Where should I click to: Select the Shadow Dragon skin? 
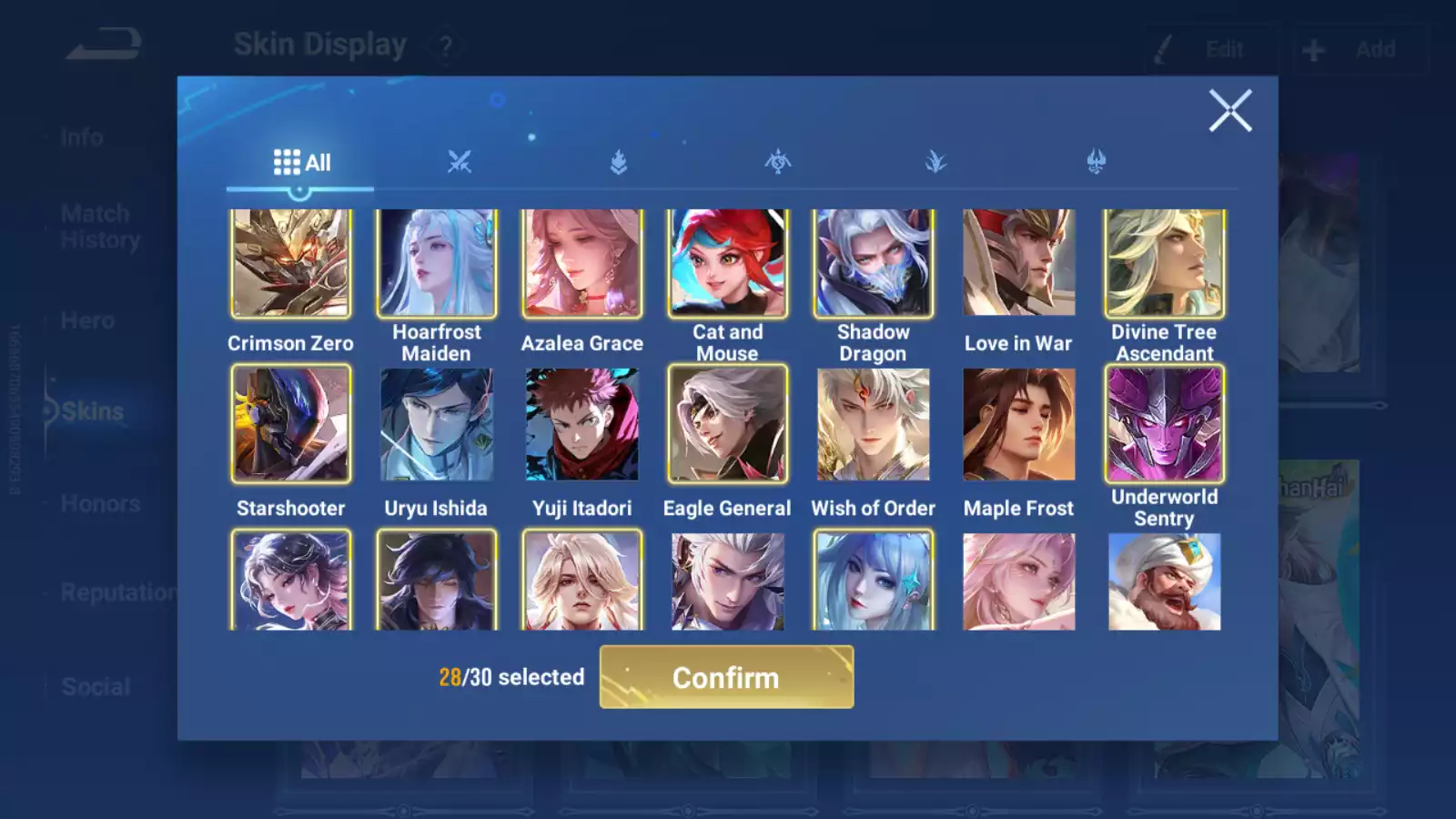874,264
